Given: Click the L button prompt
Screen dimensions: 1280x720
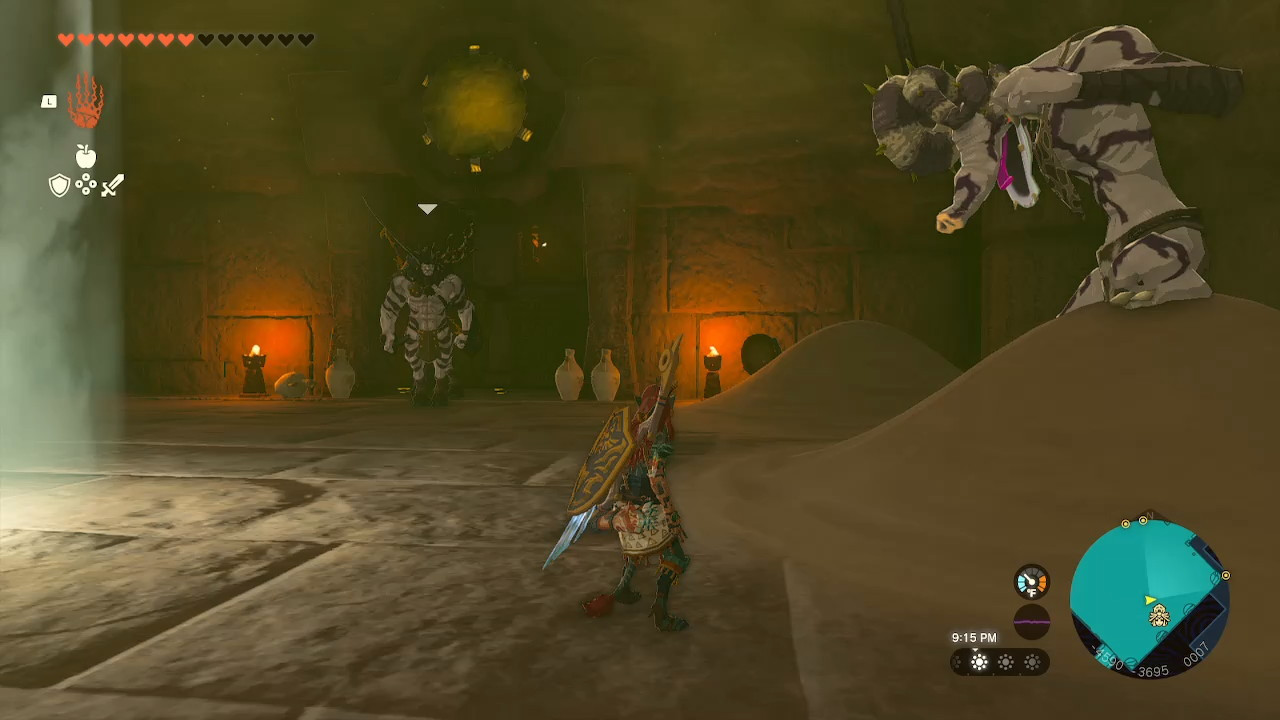Looking at the screenshot, I should [x=48, y=101].
